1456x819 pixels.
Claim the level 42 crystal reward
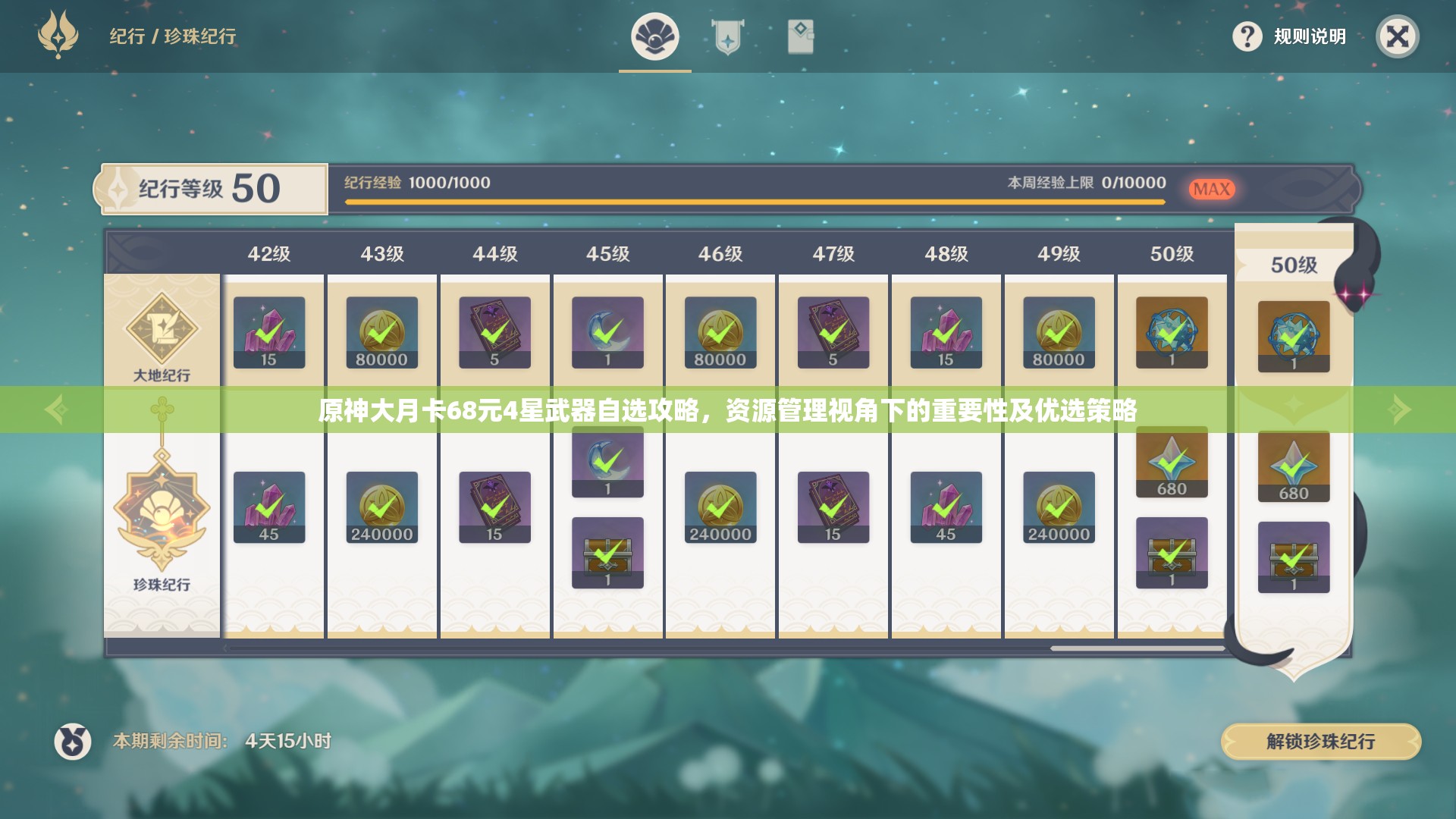(269, 331)
